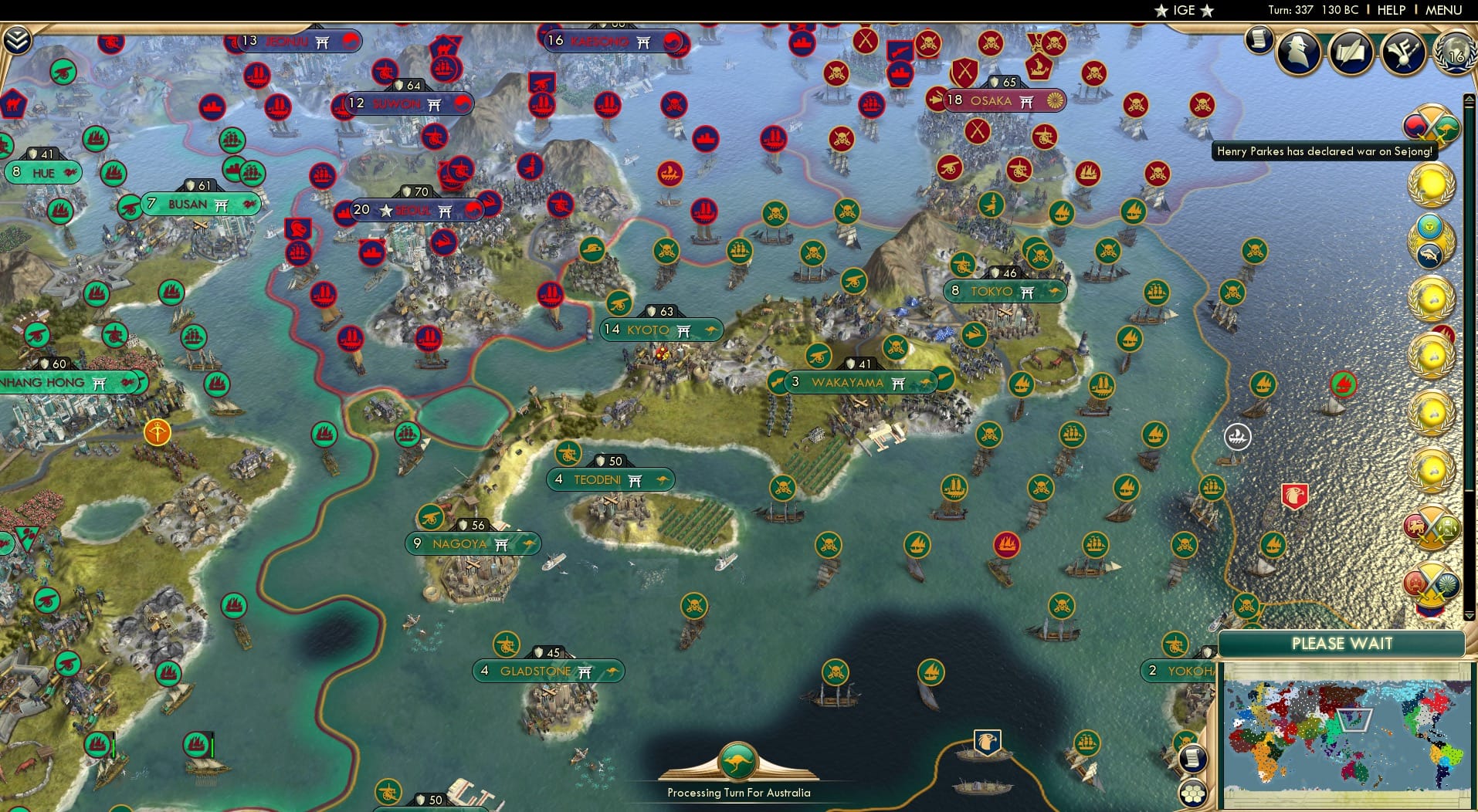Open the military overview crossed-weapons icon

1402,52
